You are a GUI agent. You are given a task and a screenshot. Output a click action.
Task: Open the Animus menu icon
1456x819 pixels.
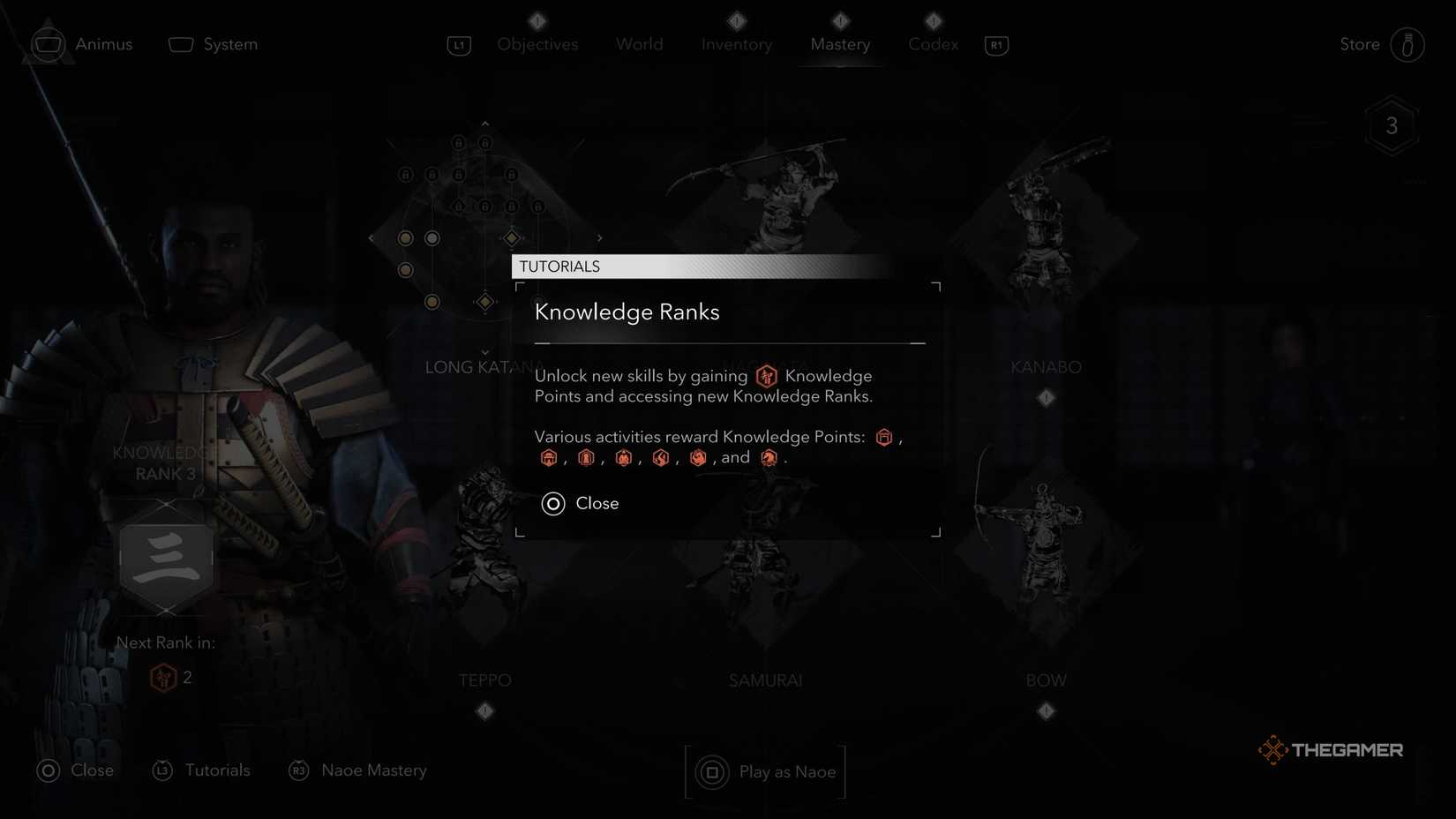point(49,42)
